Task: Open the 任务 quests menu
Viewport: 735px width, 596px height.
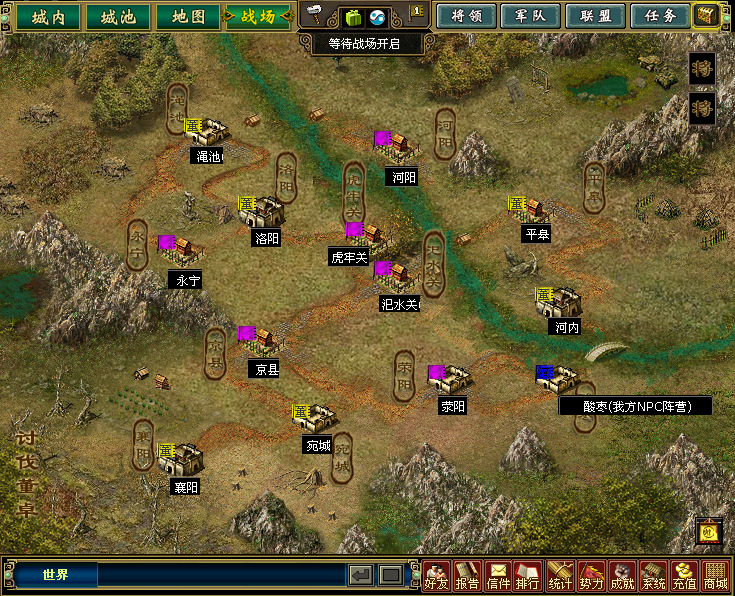Action: coord(658,16)
